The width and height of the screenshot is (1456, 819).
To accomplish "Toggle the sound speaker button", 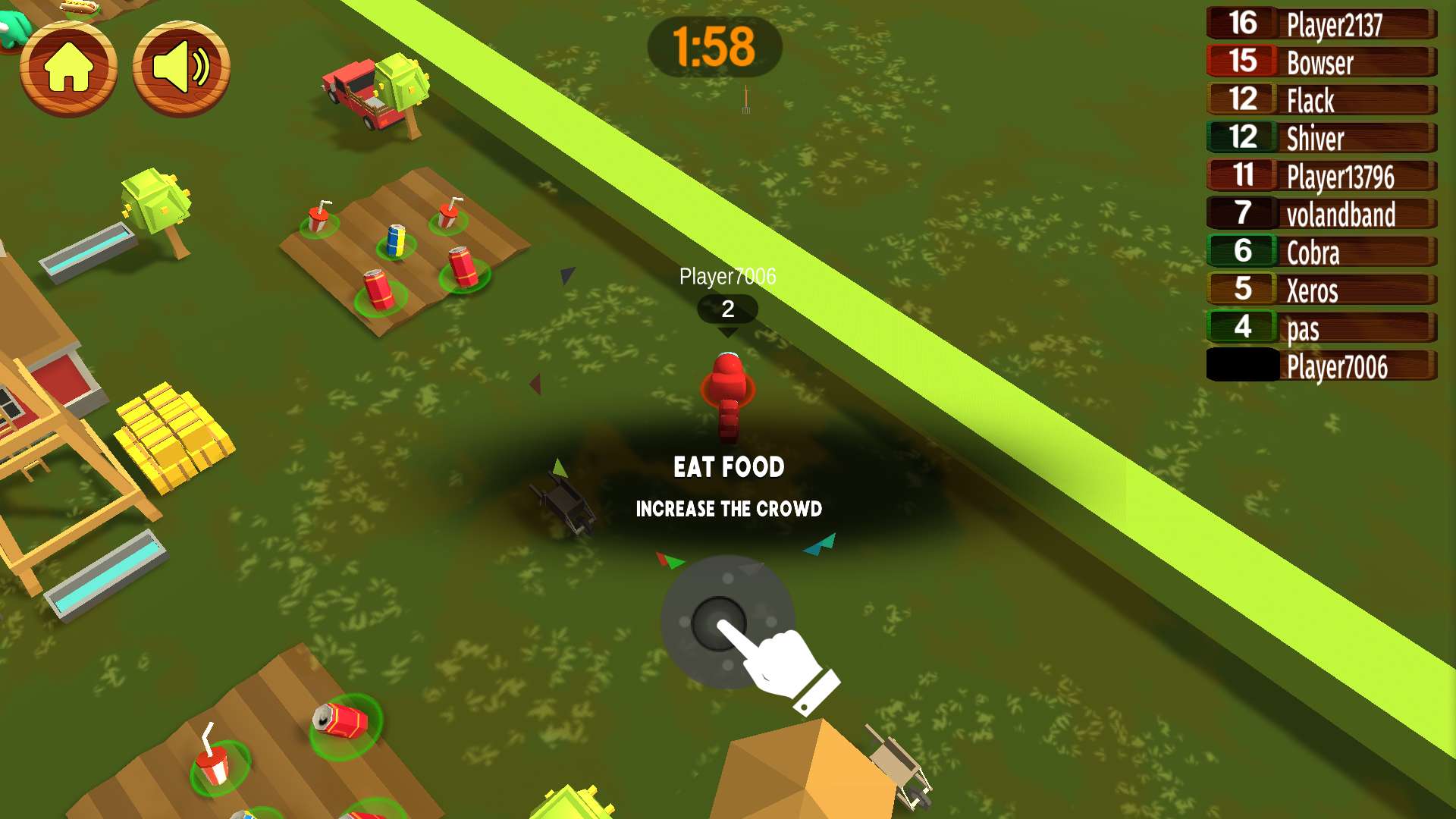I will [x=181, y=67].
